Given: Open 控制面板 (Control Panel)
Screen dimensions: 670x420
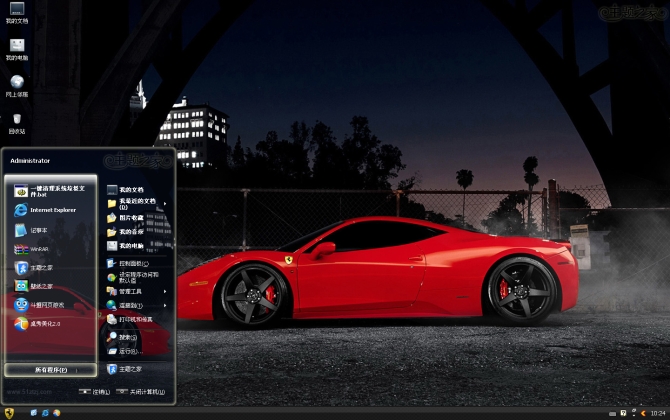Looking at the screenshot, I should [x=133, y=263].
